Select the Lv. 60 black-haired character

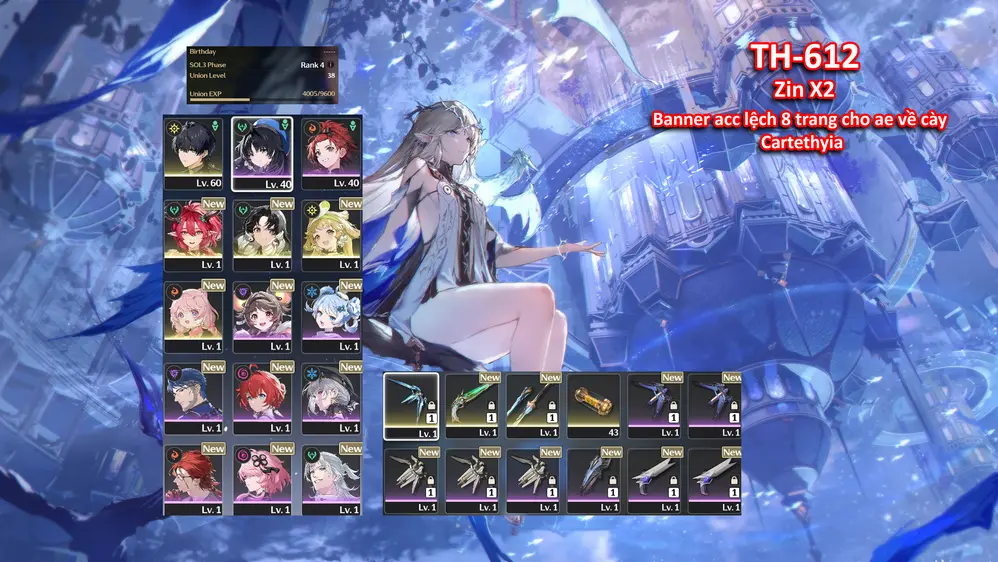[x=194, y=153]
